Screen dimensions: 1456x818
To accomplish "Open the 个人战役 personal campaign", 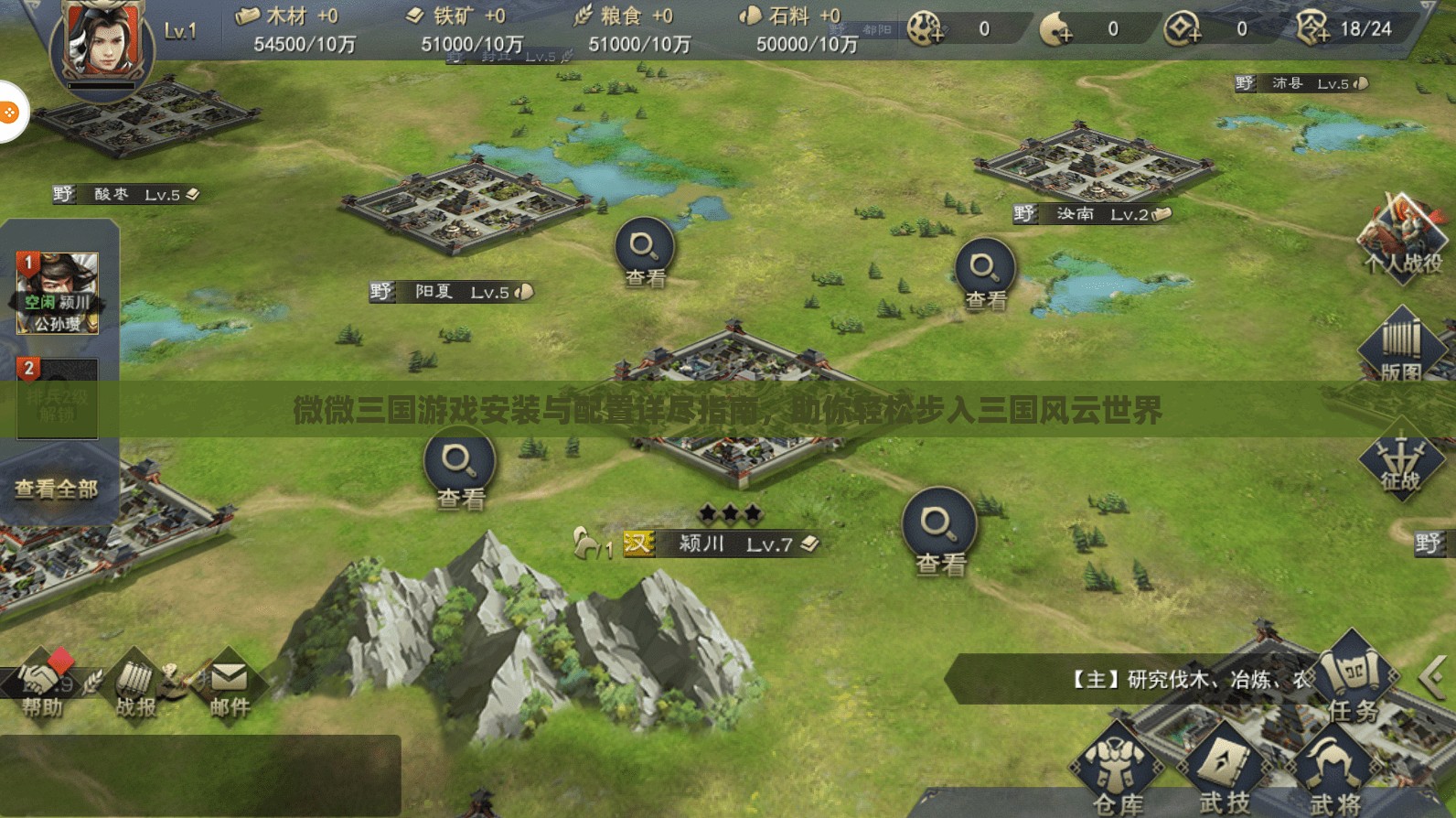I will pyautogui.click(x=1402, y=238).
